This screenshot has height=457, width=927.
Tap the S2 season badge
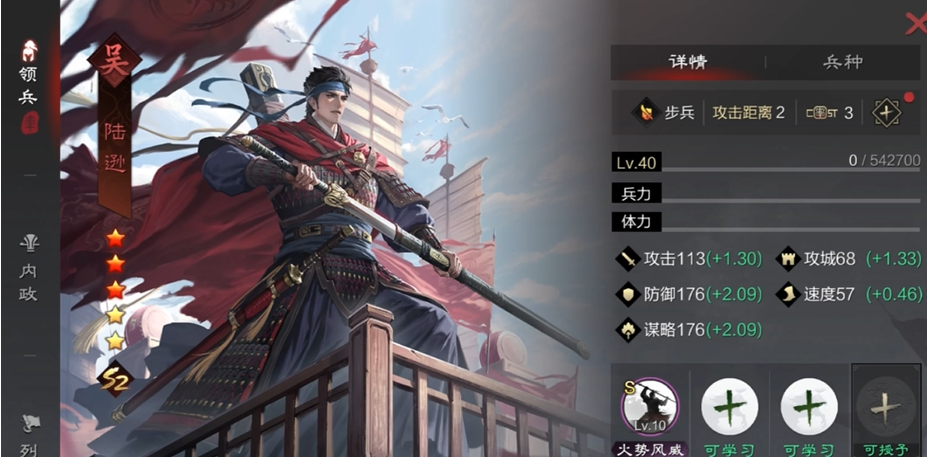pyautogui.click(x=116, y=377)
